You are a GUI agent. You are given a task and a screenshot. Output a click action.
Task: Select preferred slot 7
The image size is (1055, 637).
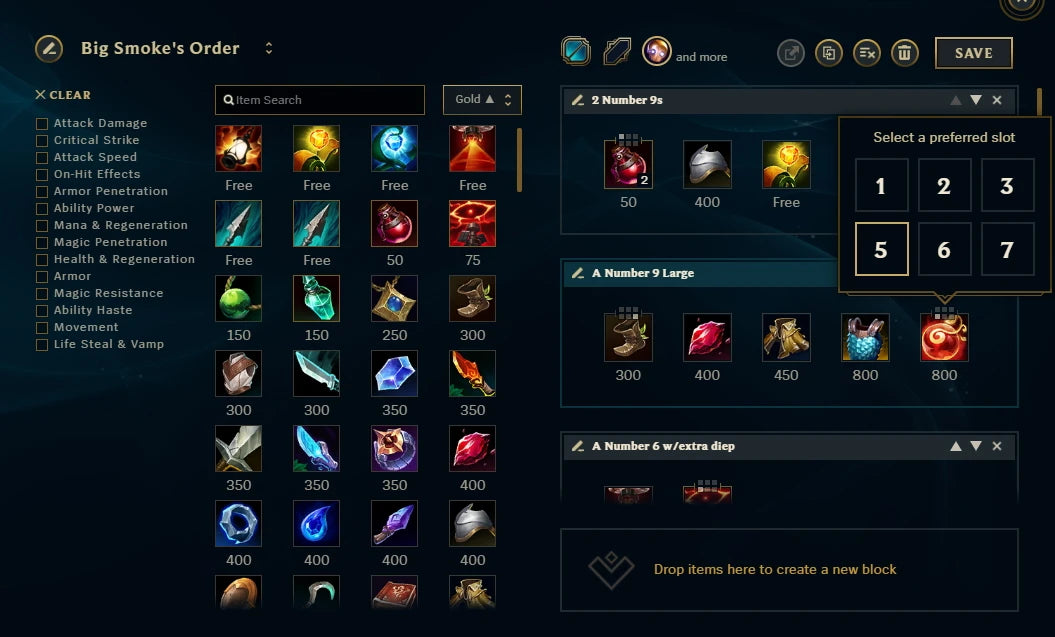pos(1007,249)
